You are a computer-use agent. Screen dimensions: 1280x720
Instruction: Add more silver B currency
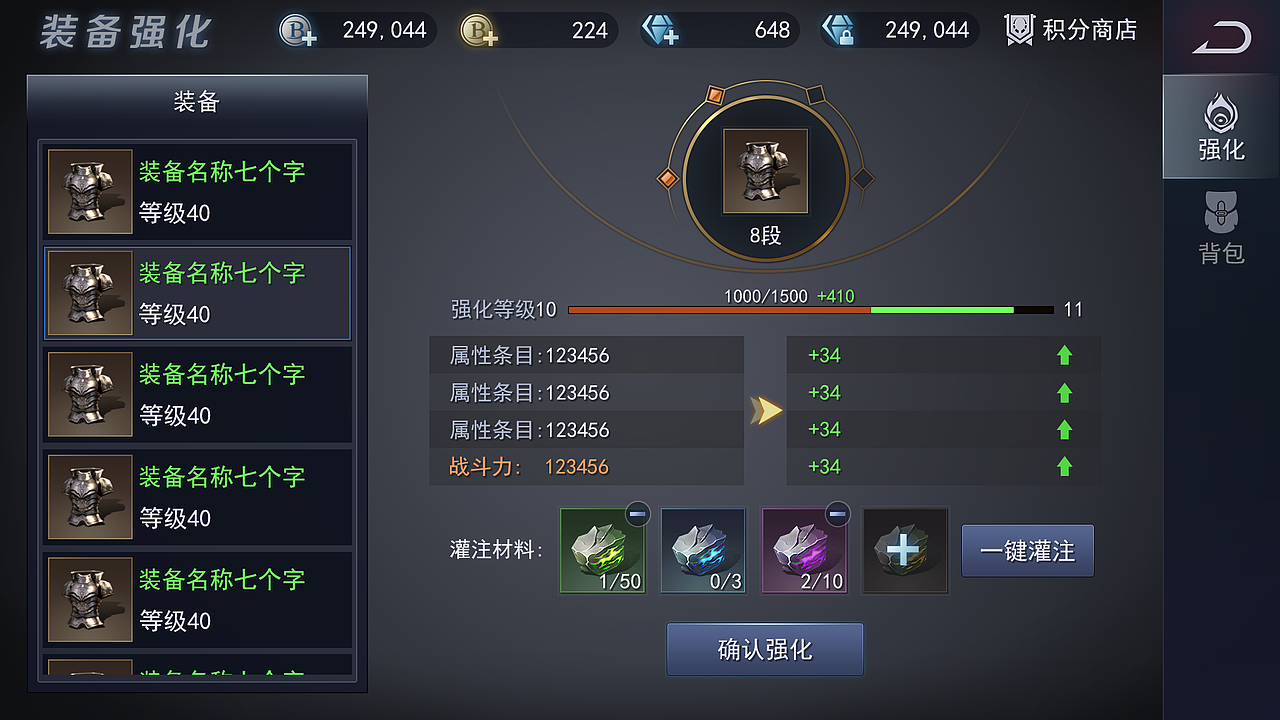click(x=298, y=31)
